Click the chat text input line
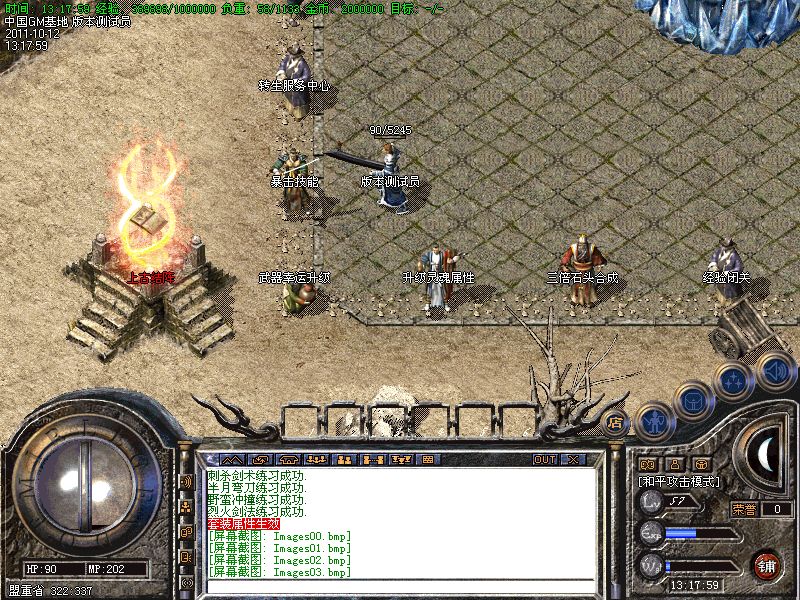 400,585
